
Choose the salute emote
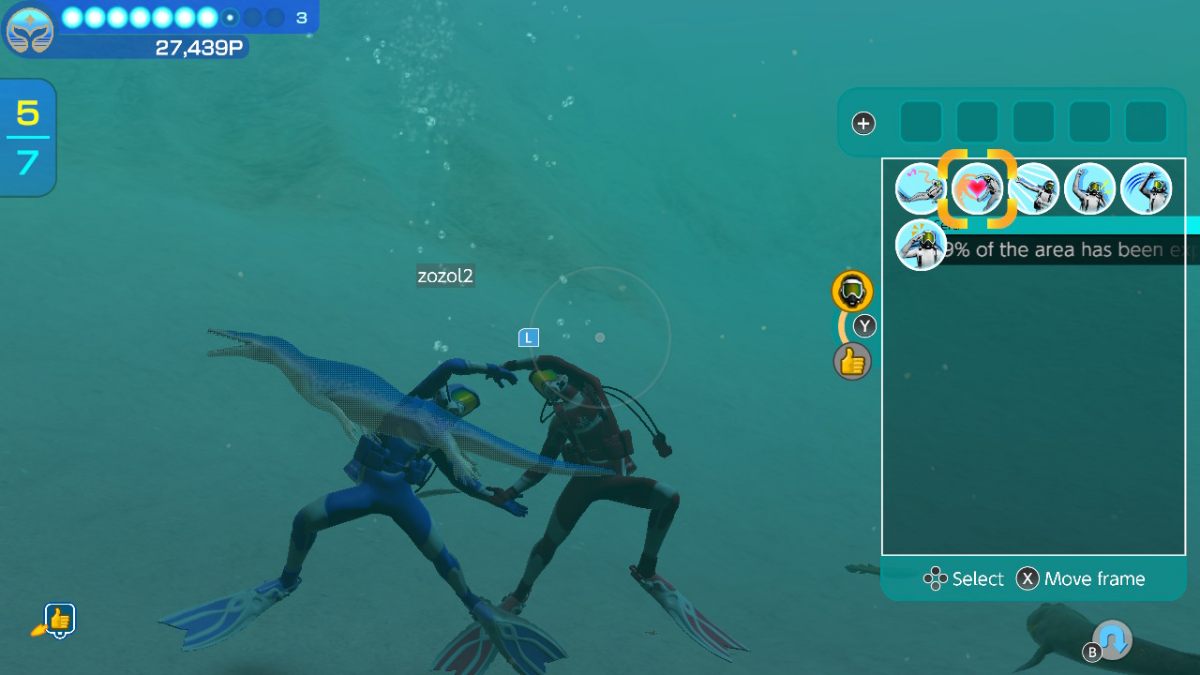tap(921, 245)
